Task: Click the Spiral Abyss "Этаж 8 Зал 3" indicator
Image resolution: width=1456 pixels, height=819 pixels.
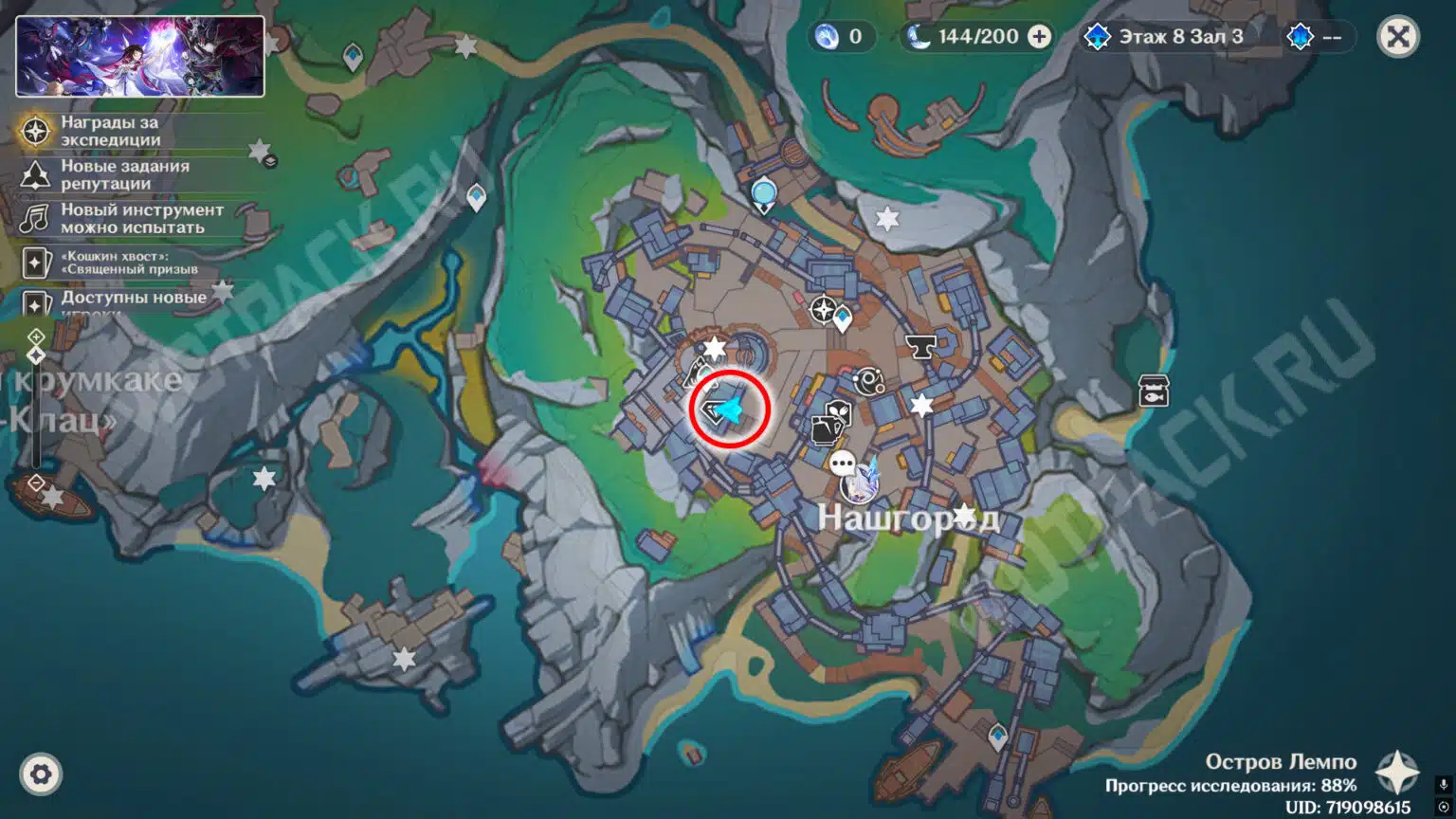Action: pos(1164,37)
